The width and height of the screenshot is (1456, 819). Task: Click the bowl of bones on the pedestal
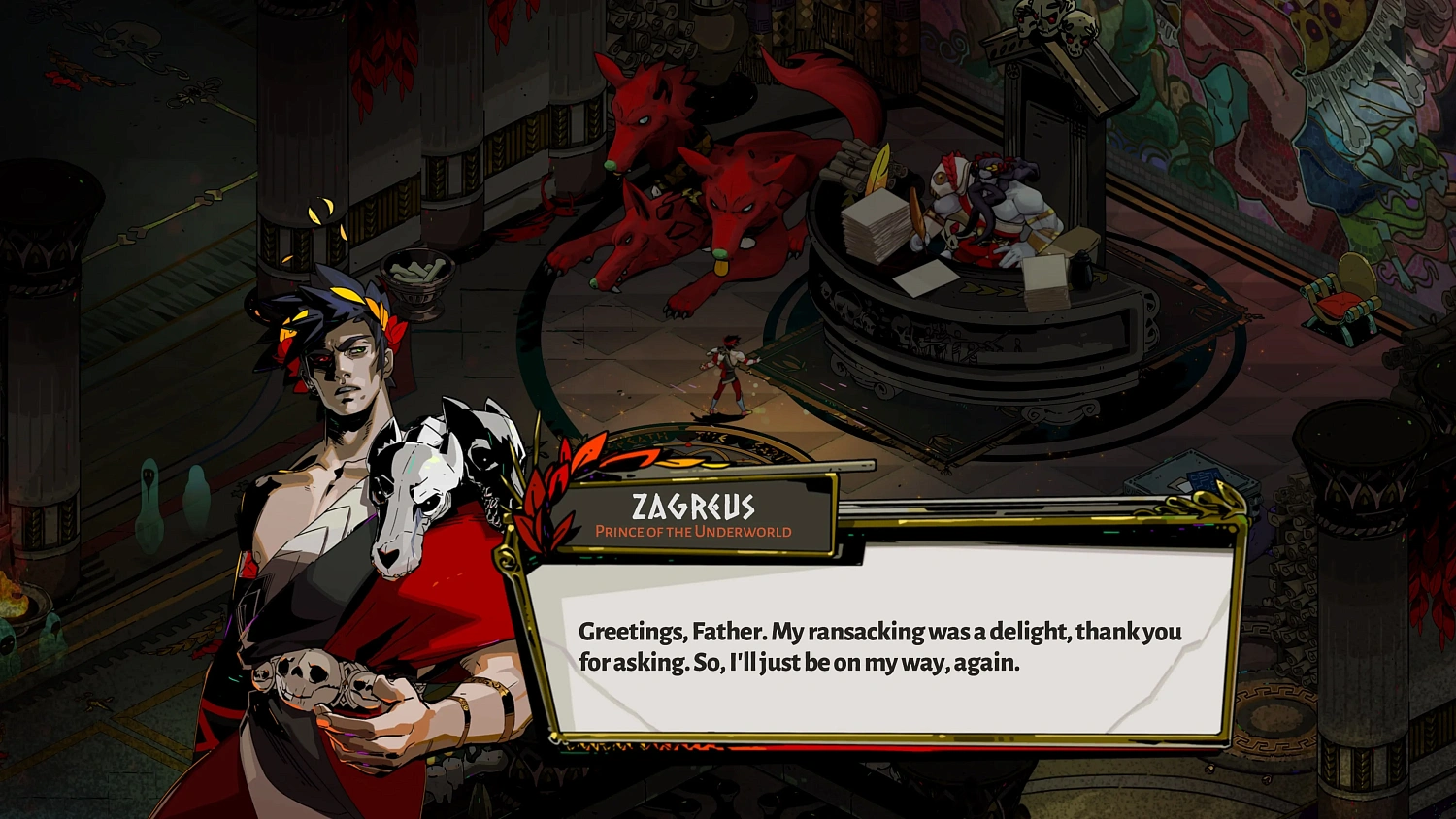(419, 274)
